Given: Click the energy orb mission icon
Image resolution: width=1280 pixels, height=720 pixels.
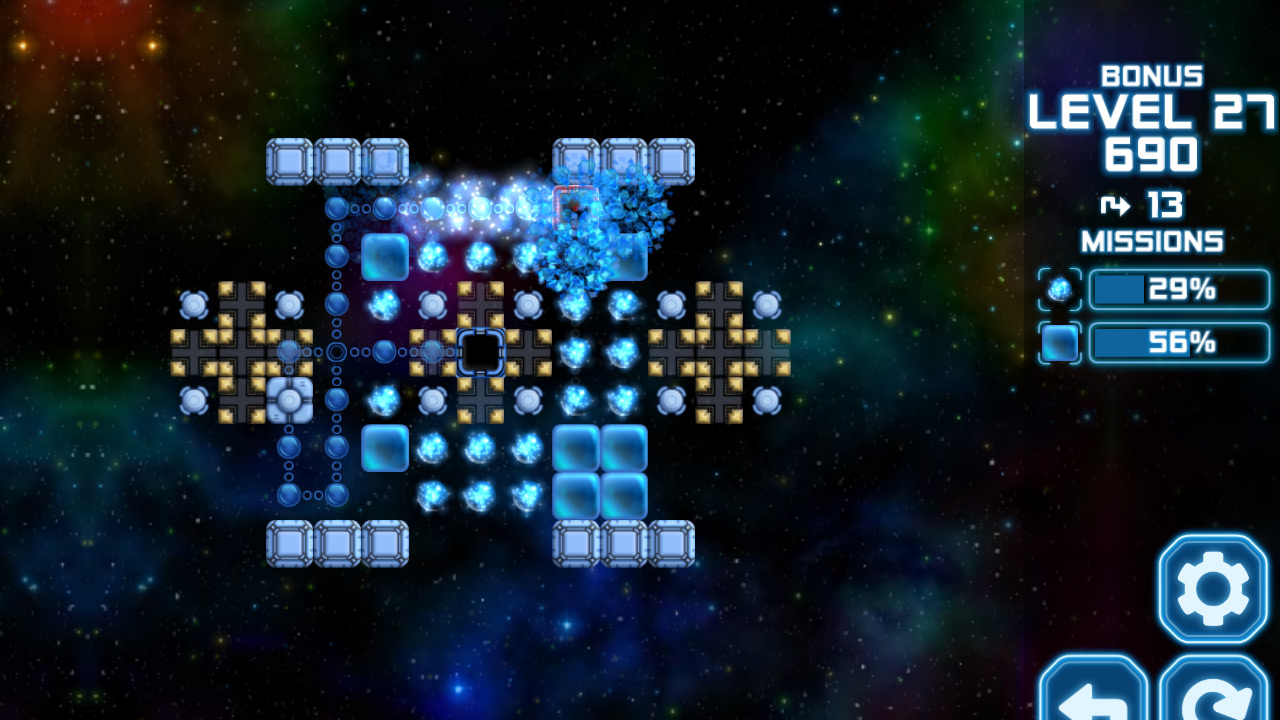Looking at the screenshot, I should 1060,289.
